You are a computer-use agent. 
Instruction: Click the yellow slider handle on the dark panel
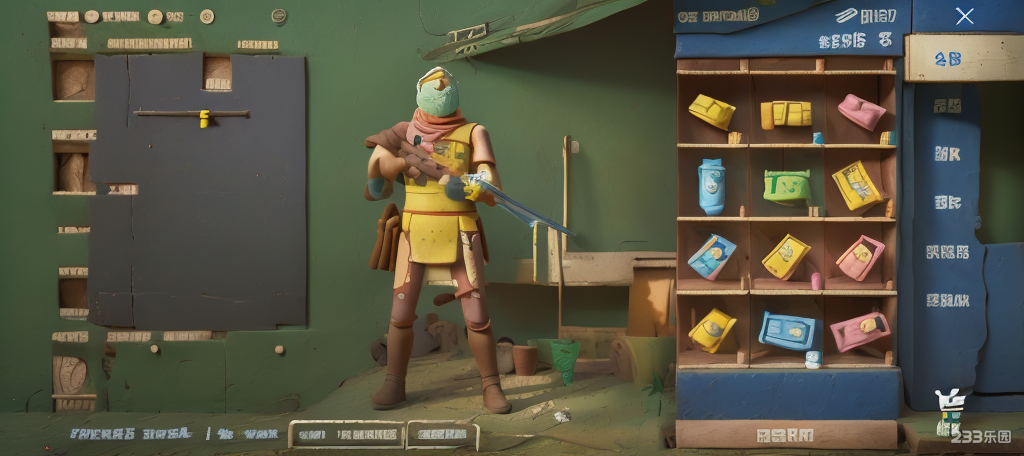pyautogui.click(x=204, y=118)
